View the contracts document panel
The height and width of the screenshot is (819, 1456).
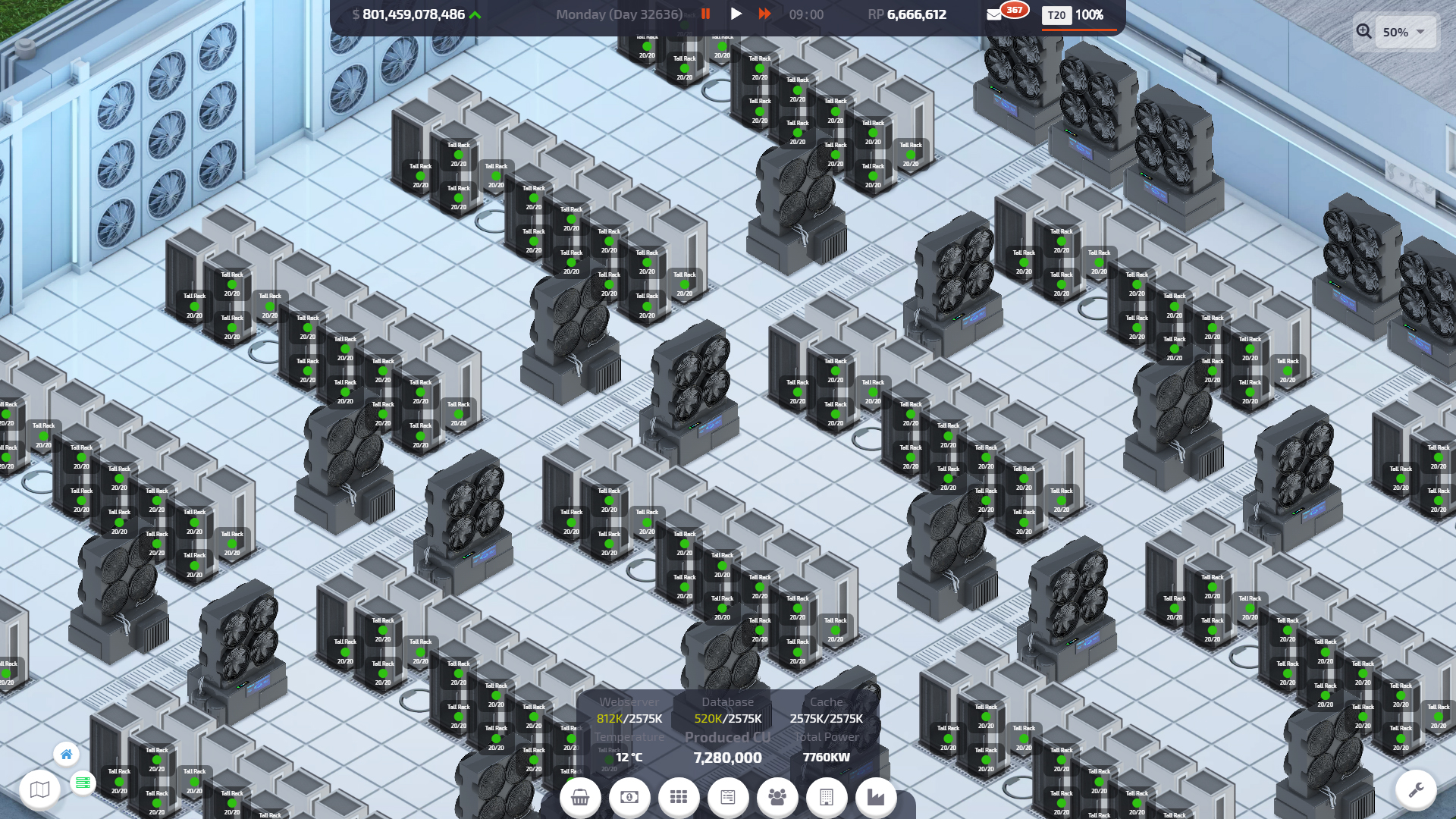click(728, 797)
